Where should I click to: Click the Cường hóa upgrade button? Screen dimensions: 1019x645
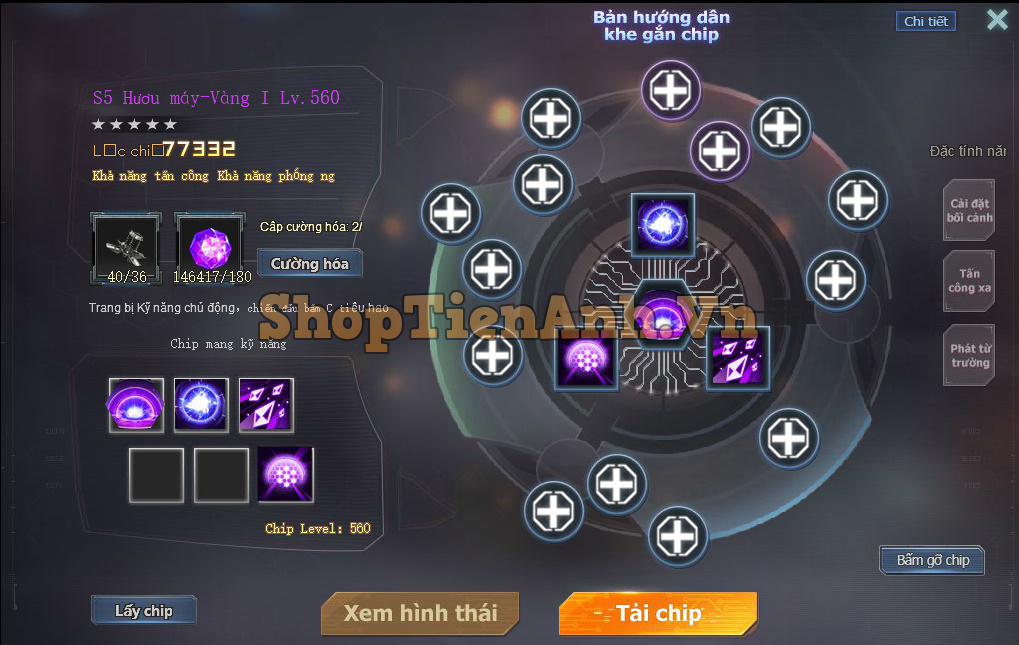pyautogui.click(x=310, y=264)
